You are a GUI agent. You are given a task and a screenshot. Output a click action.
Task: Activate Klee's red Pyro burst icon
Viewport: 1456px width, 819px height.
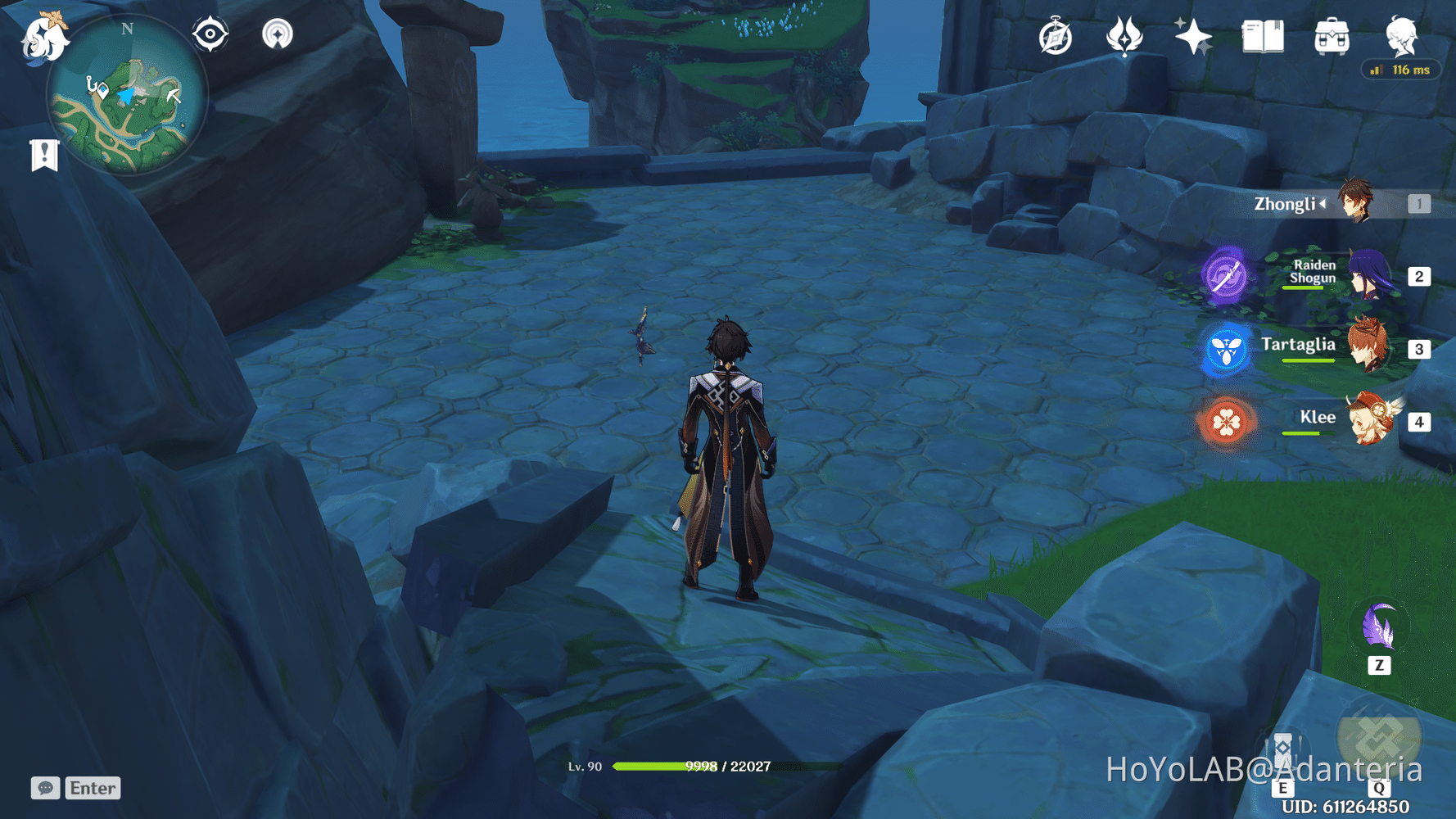click(1226, 423)
